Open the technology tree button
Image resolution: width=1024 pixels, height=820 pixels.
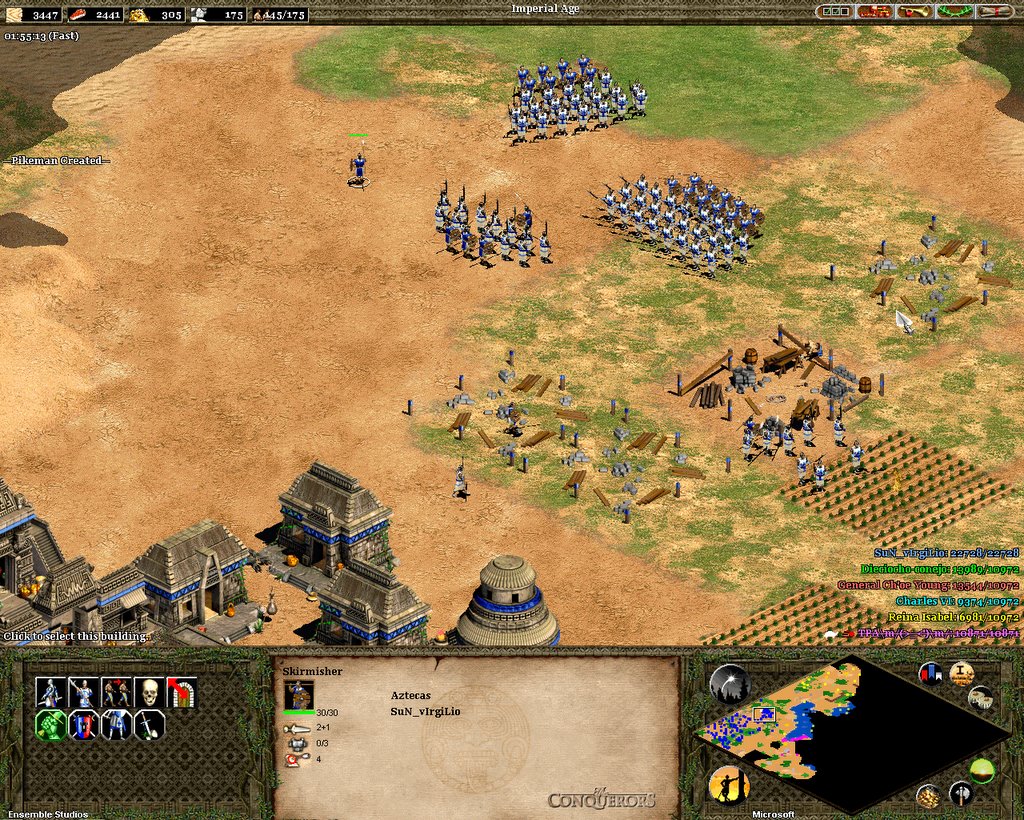[874, 11]
